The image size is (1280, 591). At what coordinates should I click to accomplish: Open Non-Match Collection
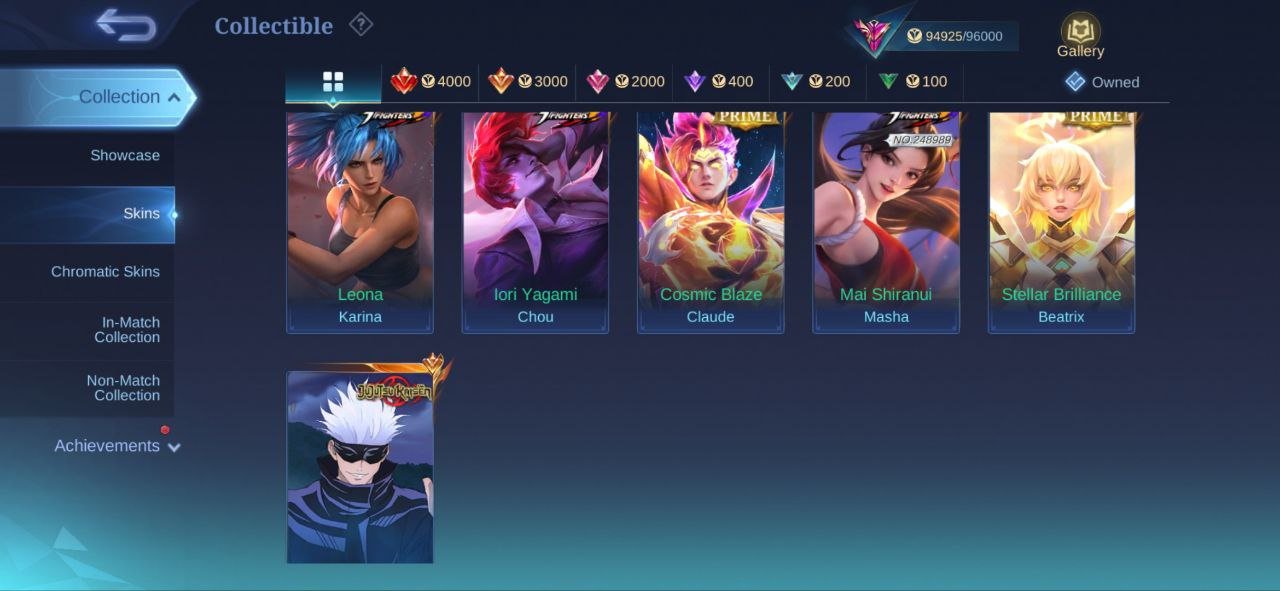coord(123,388)
